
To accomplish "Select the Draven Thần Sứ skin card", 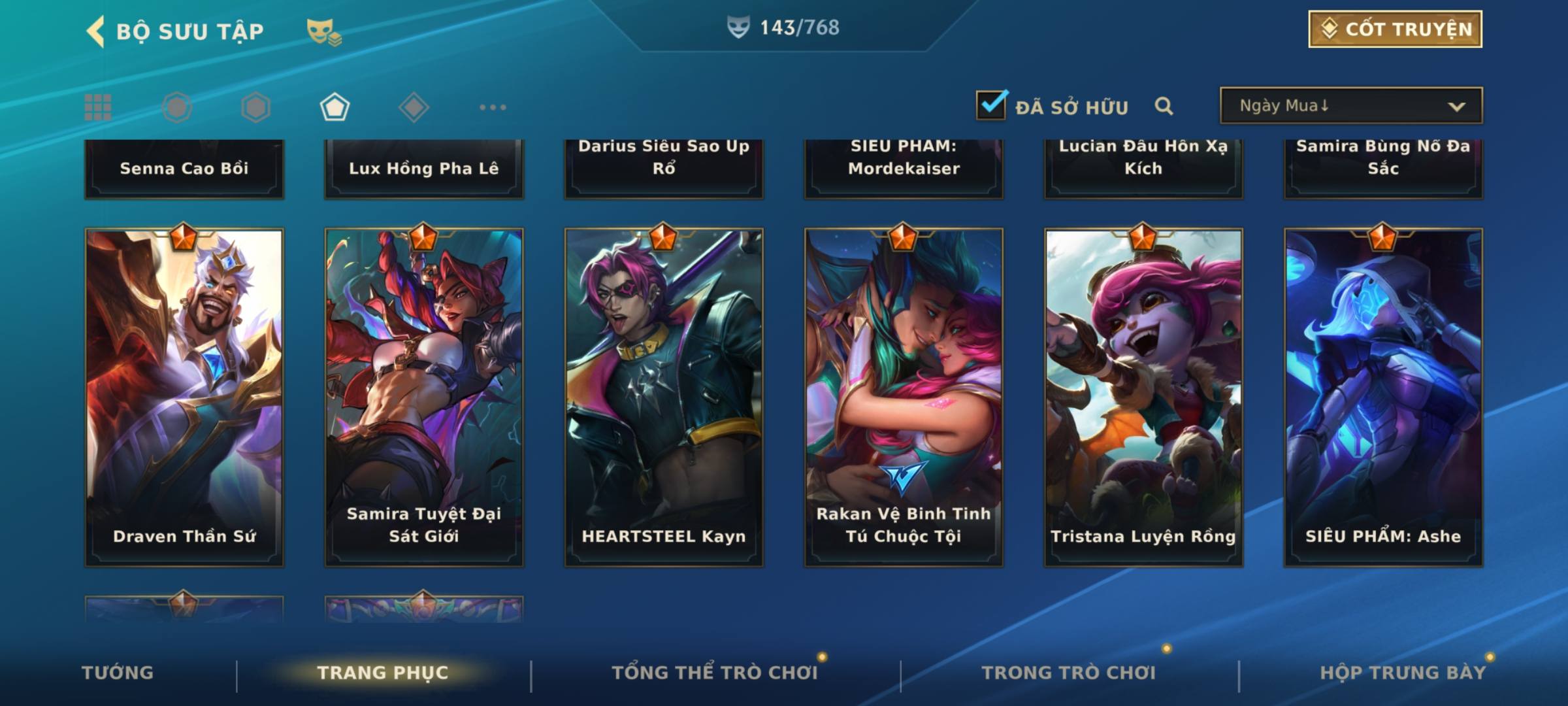I will coord(184,397).
